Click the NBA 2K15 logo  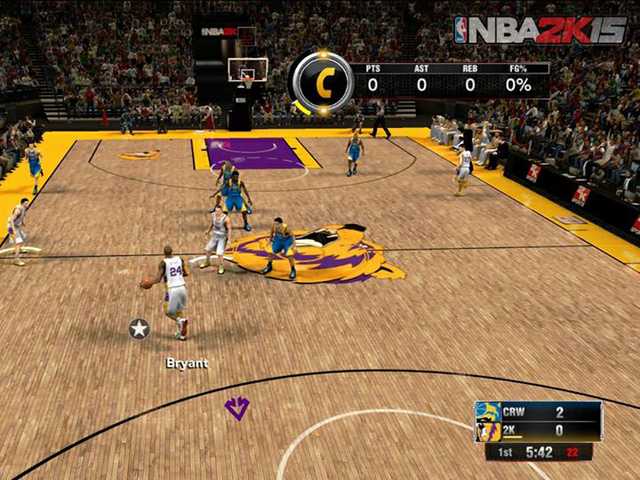[539, 30]
